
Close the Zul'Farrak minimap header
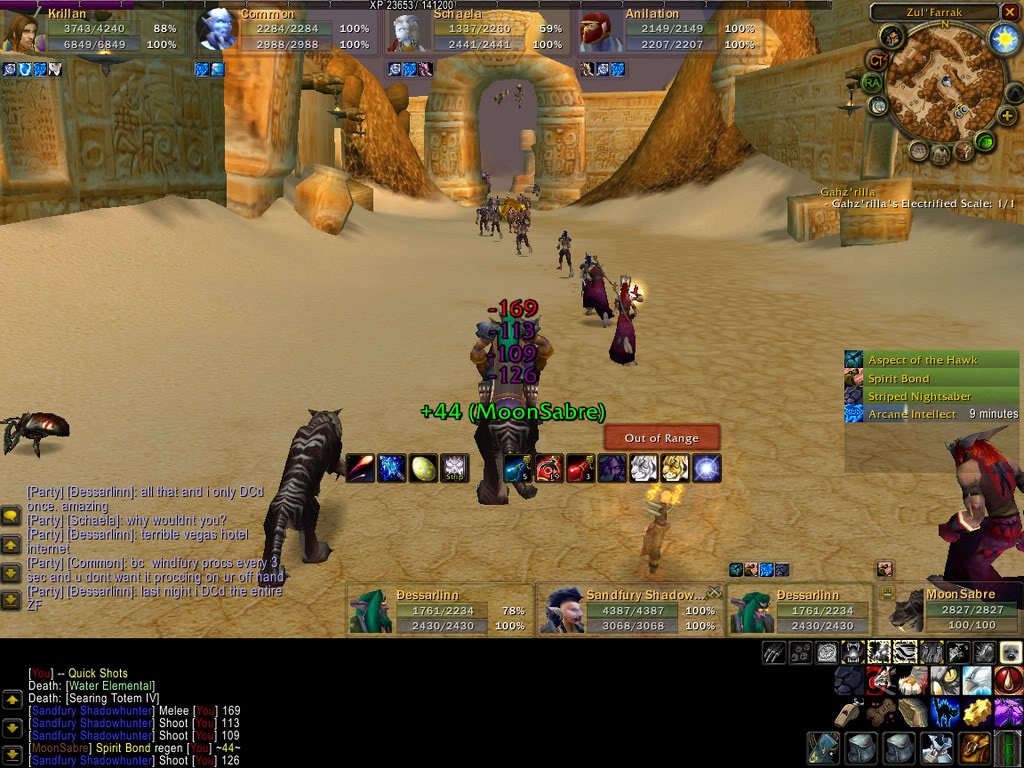pos(1008,13)
